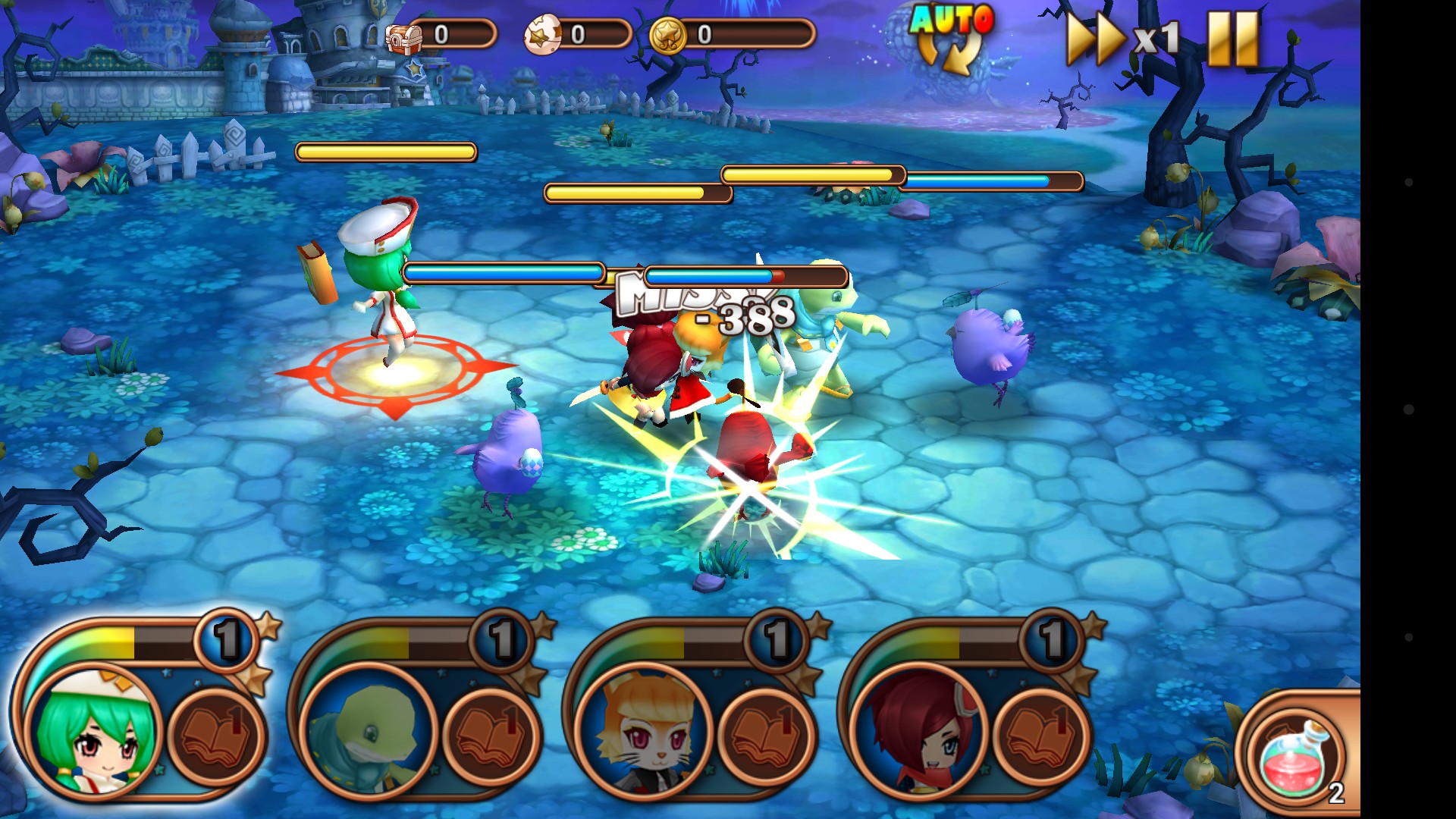Select the turtle hero portrait

click(369, 732)
